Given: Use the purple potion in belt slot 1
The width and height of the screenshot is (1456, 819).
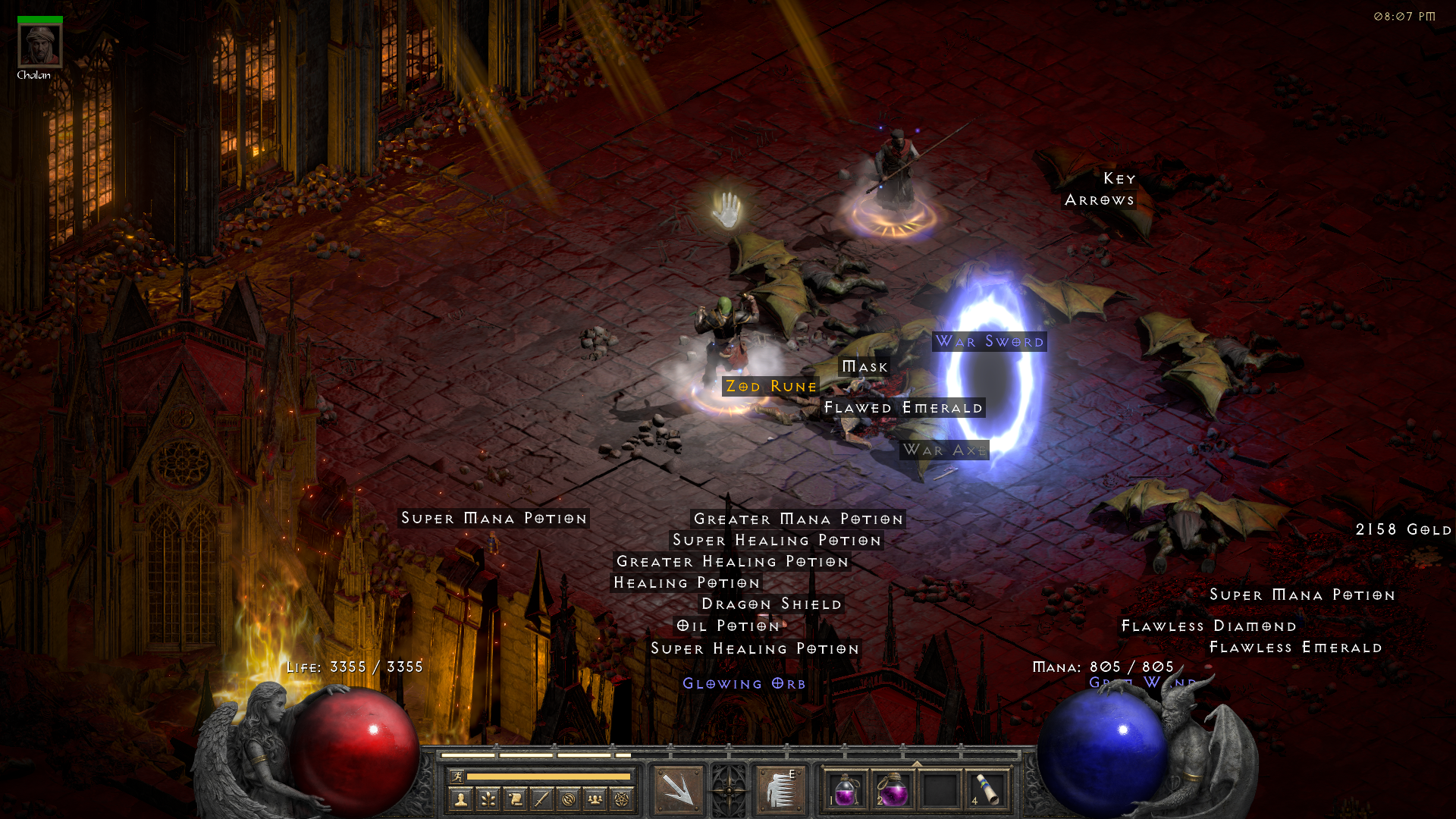Looking at the screenshot, I should (x=846, y=789).
